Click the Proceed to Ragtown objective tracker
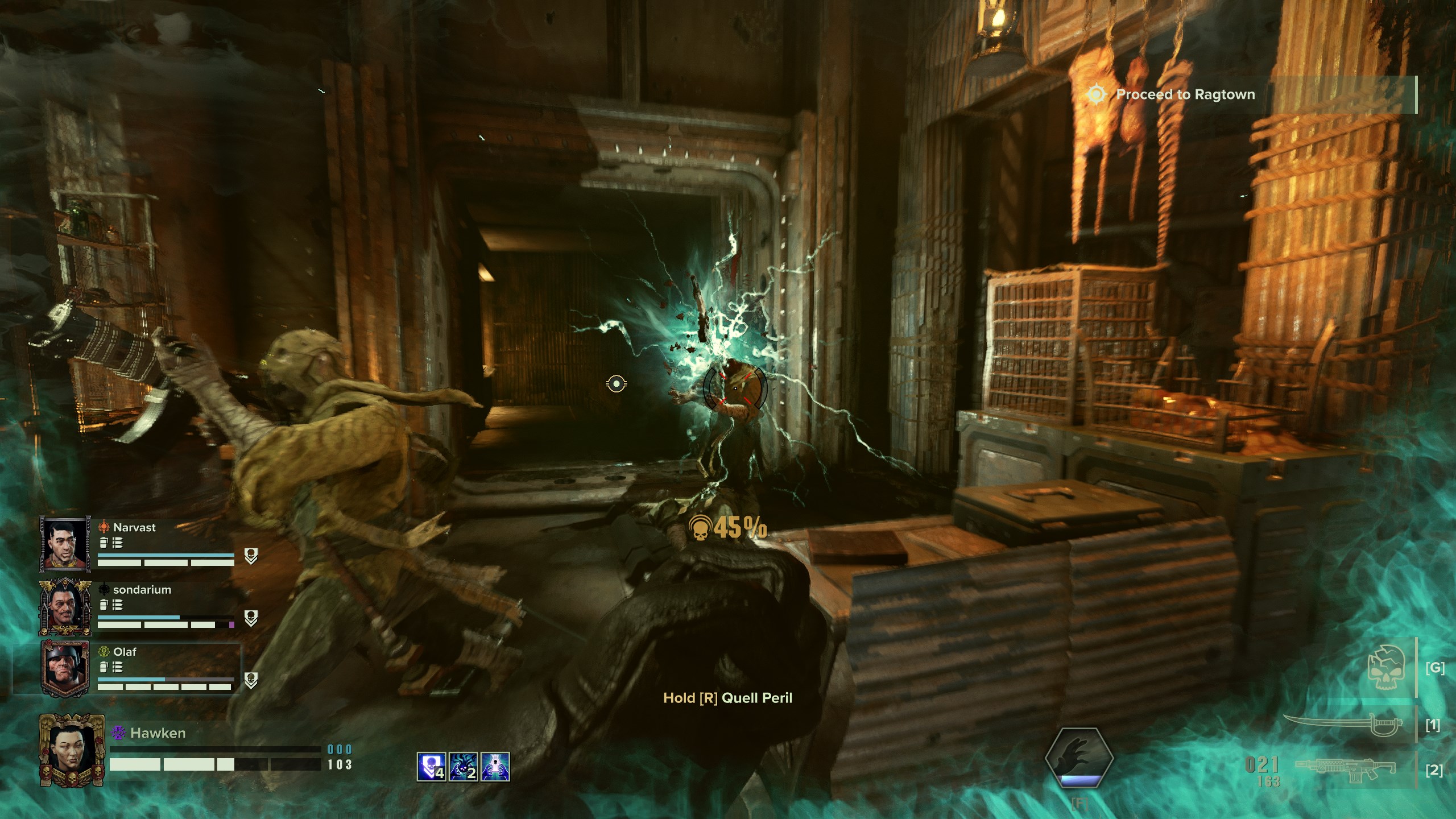The height and width of the screenshot is (819, 1456). [x=1185, y=94]
